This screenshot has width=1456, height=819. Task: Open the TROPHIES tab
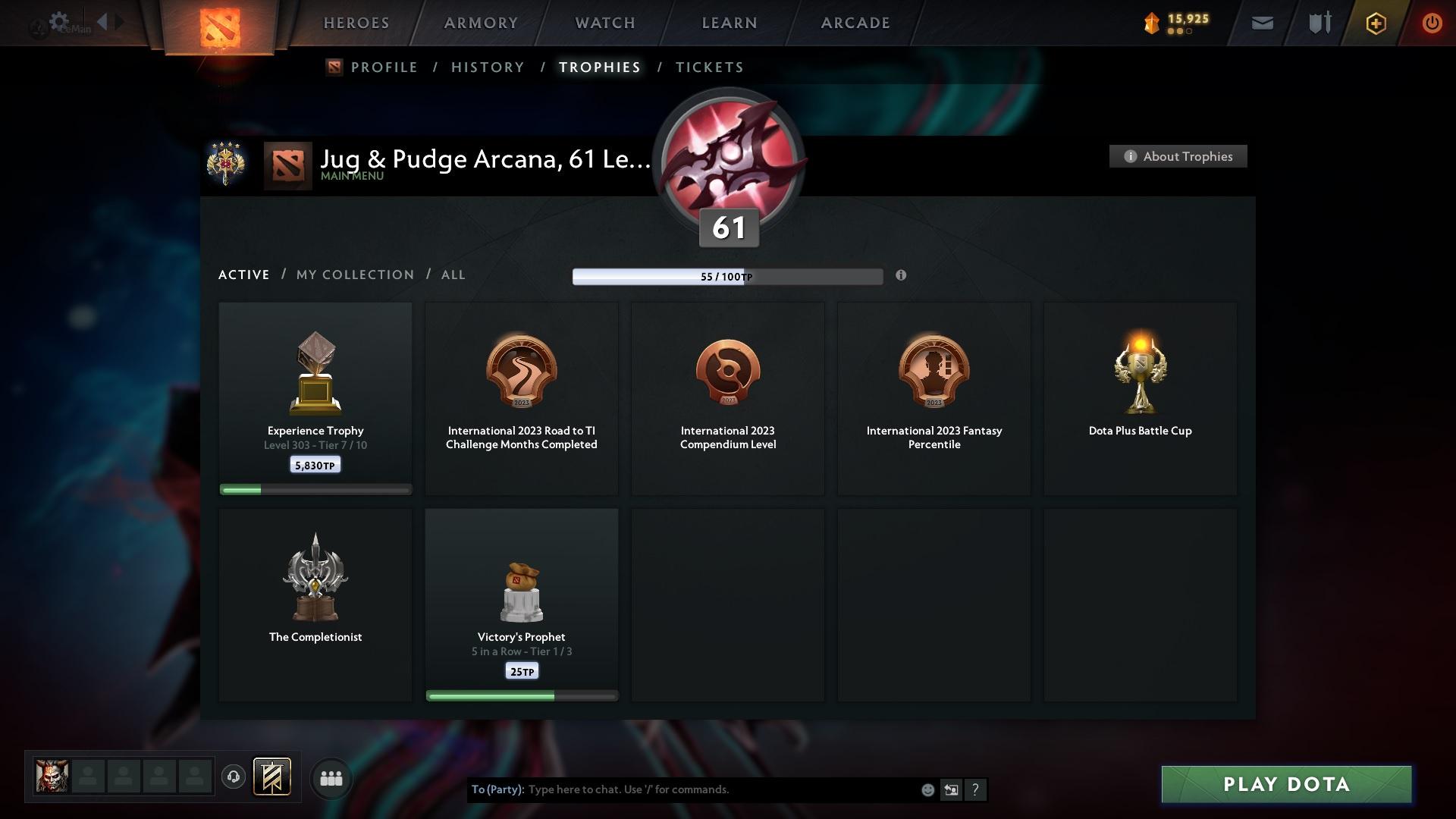599,67
